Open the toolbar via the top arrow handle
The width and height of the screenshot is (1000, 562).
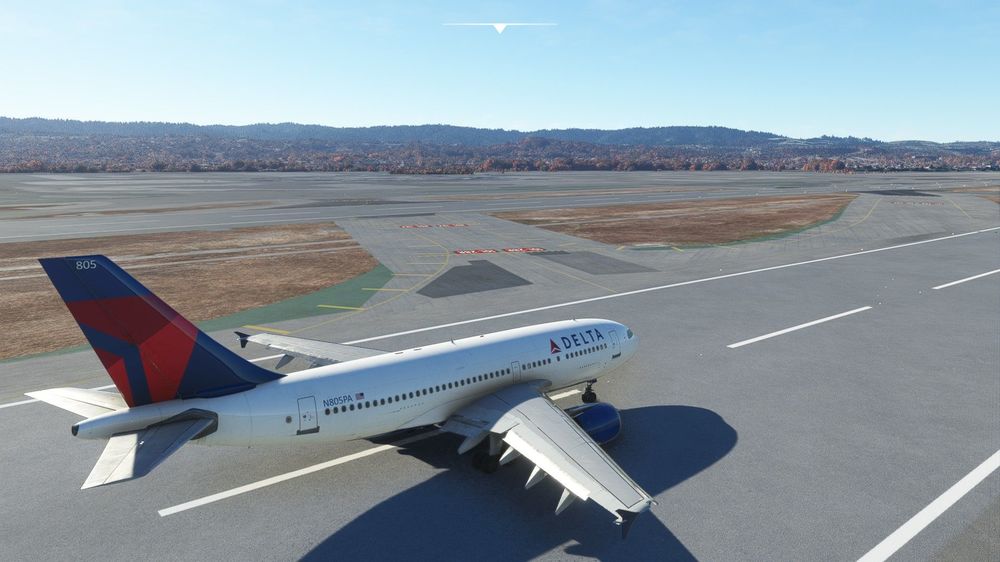499,27
